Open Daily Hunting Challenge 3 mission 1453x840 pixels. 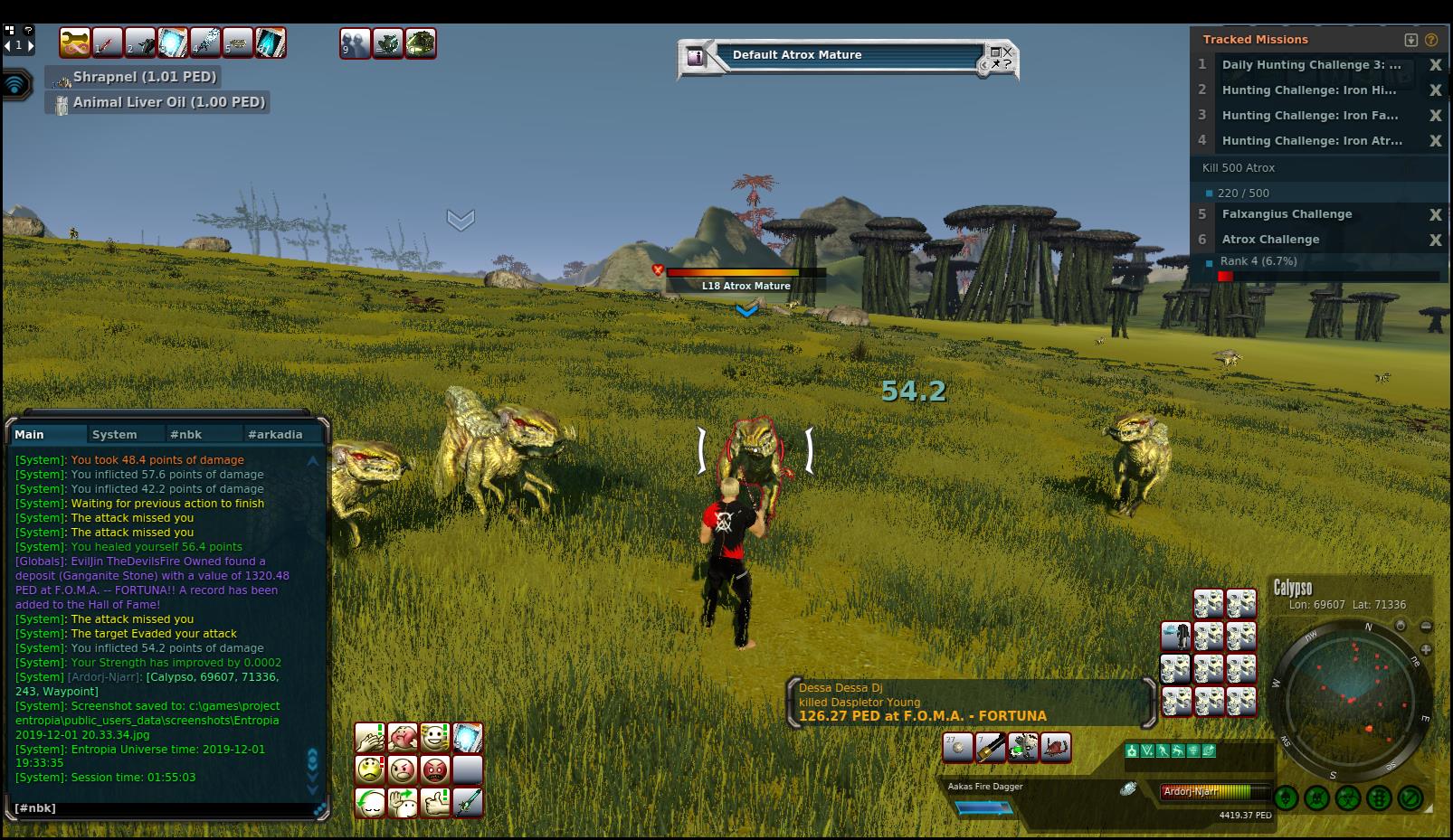[x=1310, y=65]
